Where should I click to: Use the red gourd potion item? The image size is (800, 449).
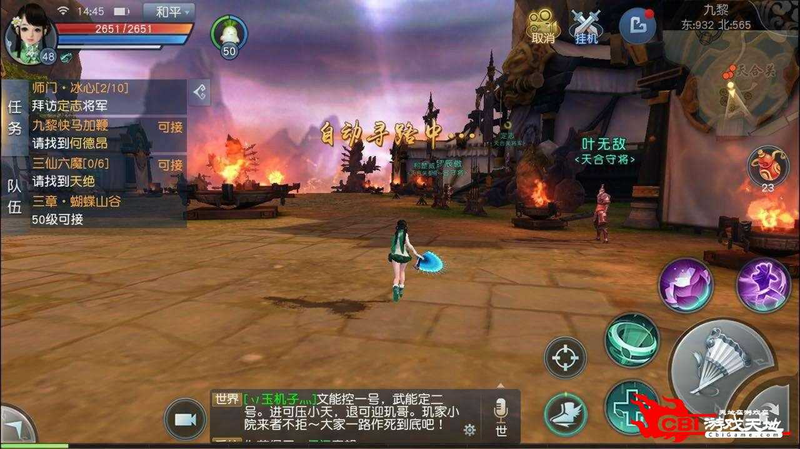(x=768, y=163)
